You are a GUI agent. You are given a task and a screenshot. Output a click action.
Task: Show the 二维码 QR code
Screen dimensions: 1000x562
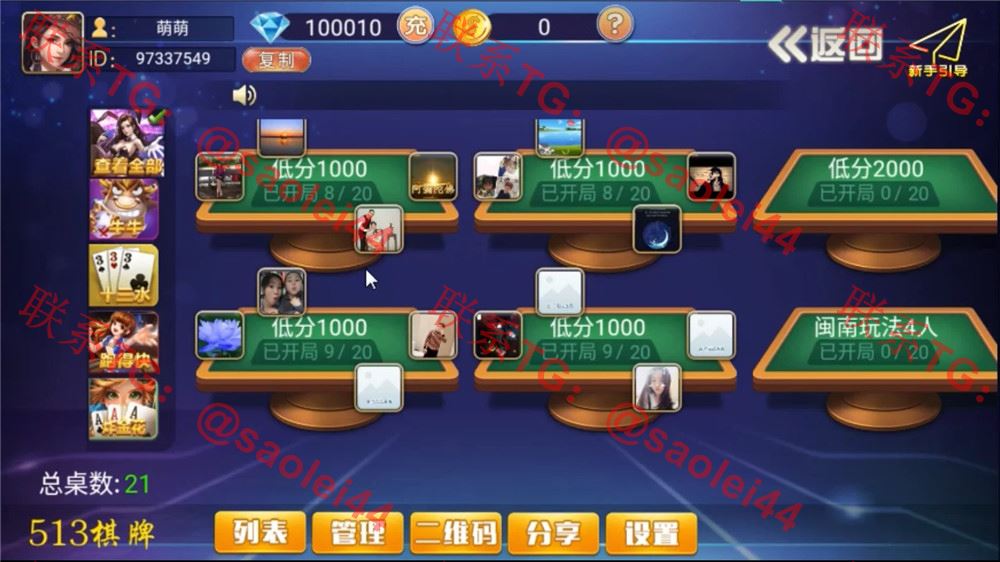click(456, 533)
